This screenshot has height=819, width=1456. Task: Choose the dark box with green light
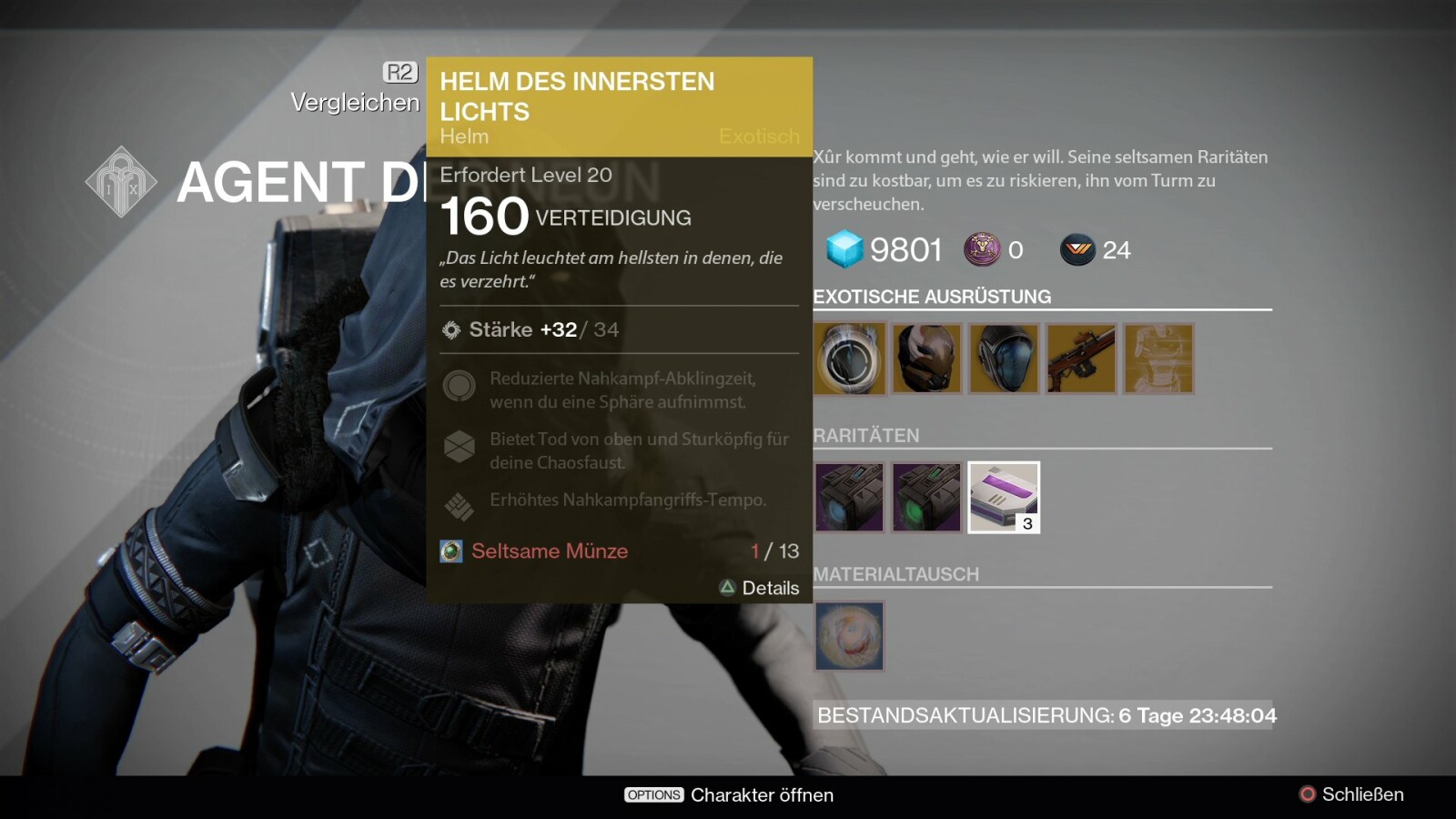point(926,497)
